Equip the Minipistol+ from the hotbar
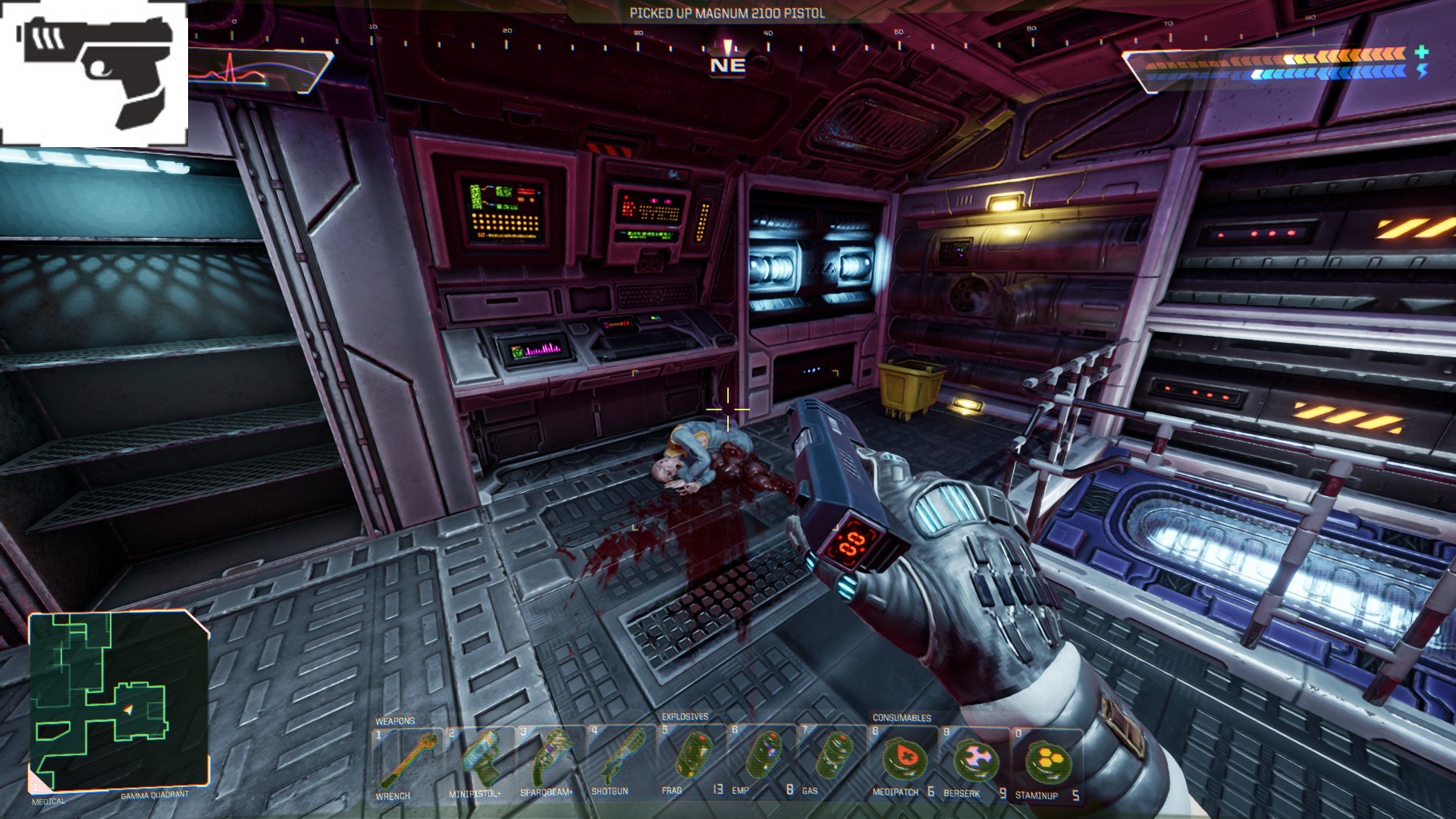Screen dimensions: 1456x819 click(479, 761)
